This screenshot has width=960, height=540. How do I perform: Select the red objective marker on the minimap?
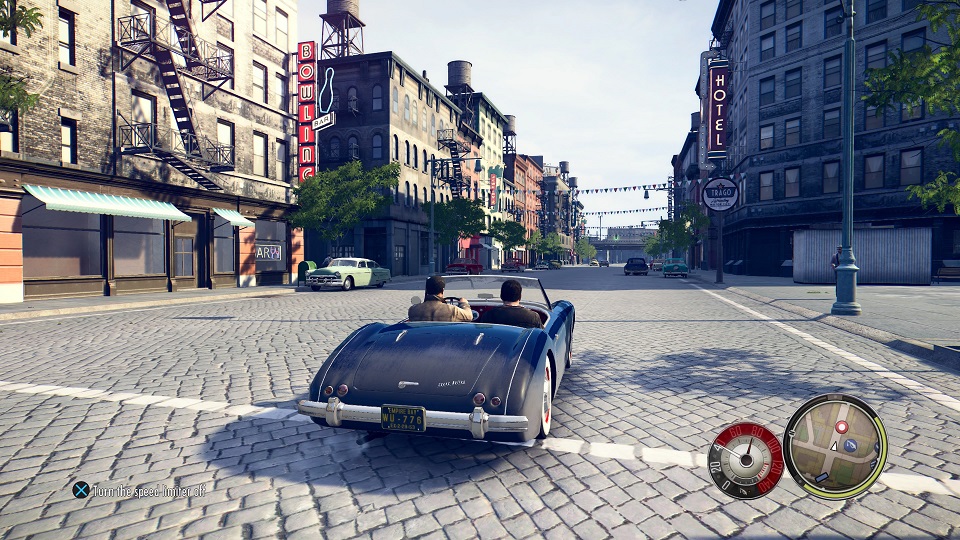coord(842,427)
